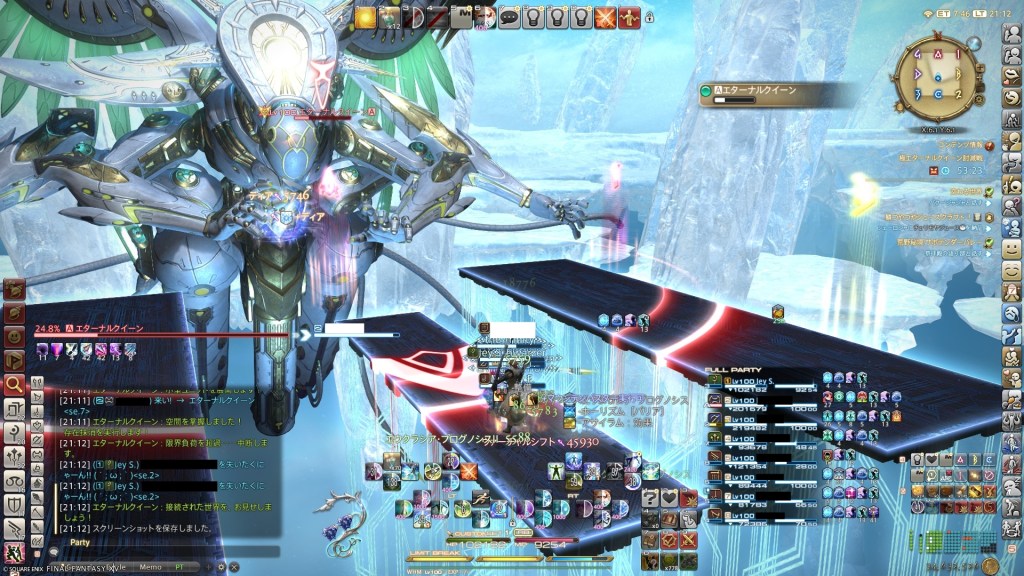Click the sun icon in the top hotbar
1024x576 pixels.
click(x=365, y=17)
